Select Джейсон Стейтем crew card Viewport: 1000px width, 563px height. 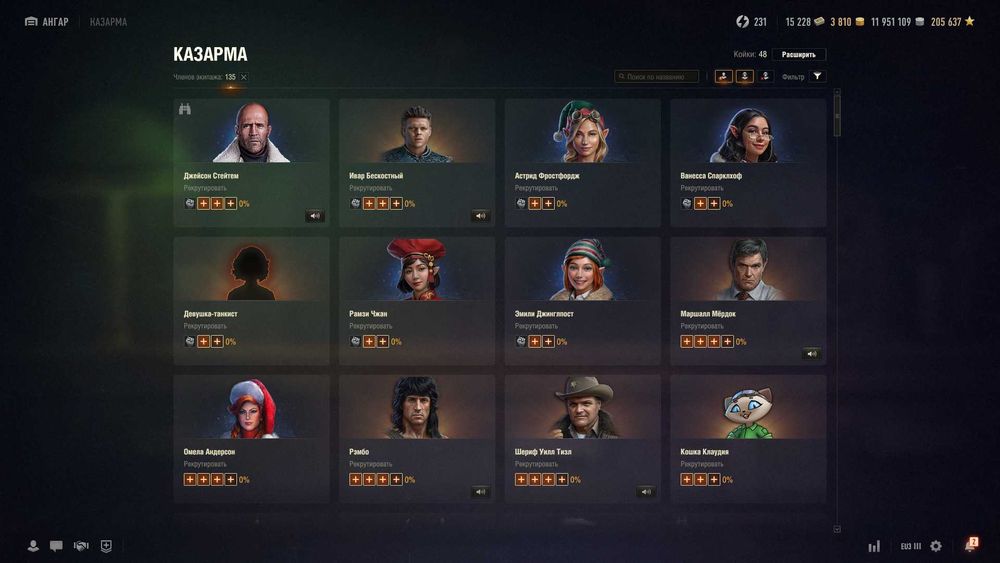pyautogui.click(x=251, y=162)
